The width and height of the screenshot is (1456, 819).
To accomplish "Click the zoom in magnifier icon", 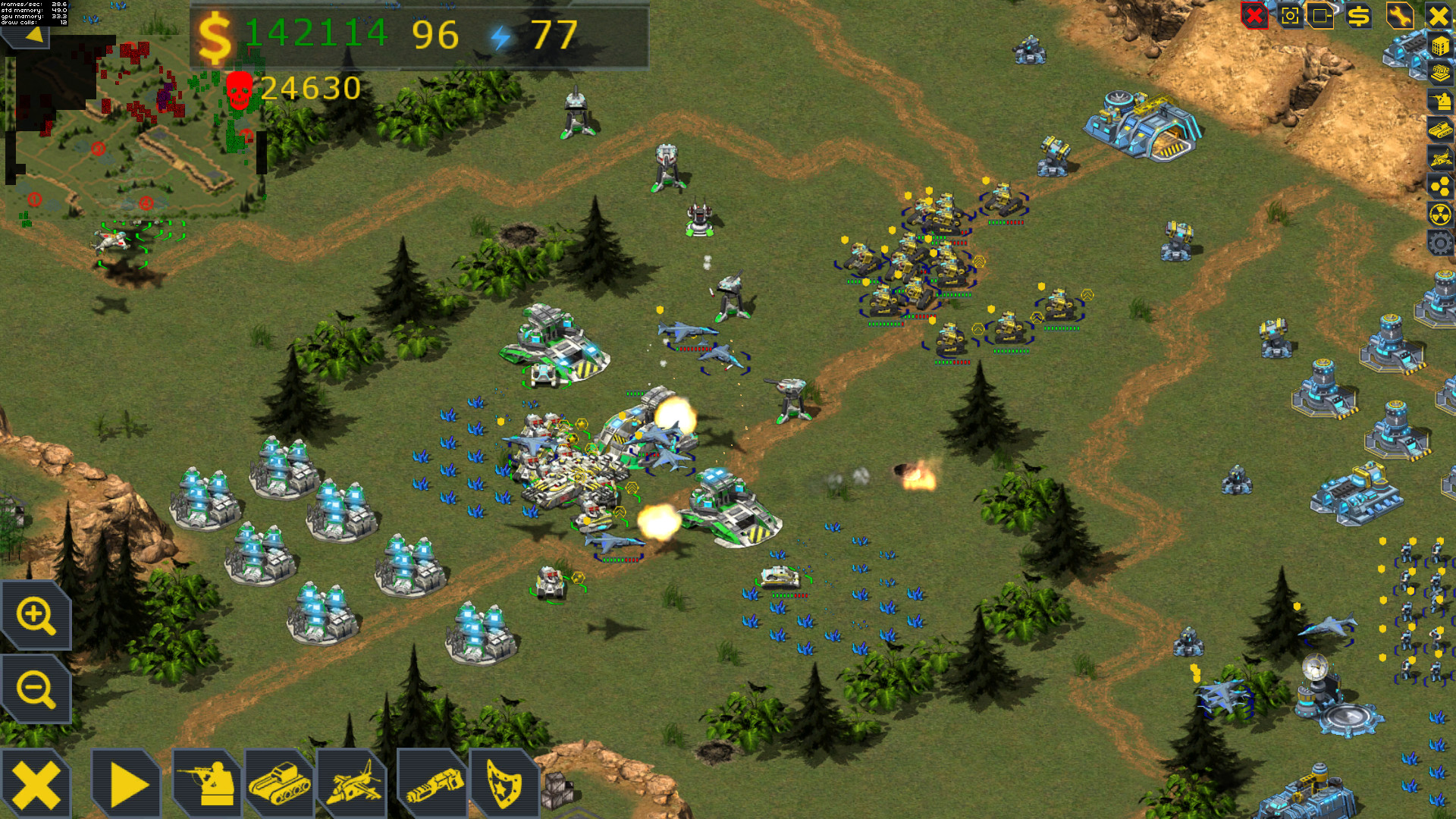I will (x=36, y=616).
